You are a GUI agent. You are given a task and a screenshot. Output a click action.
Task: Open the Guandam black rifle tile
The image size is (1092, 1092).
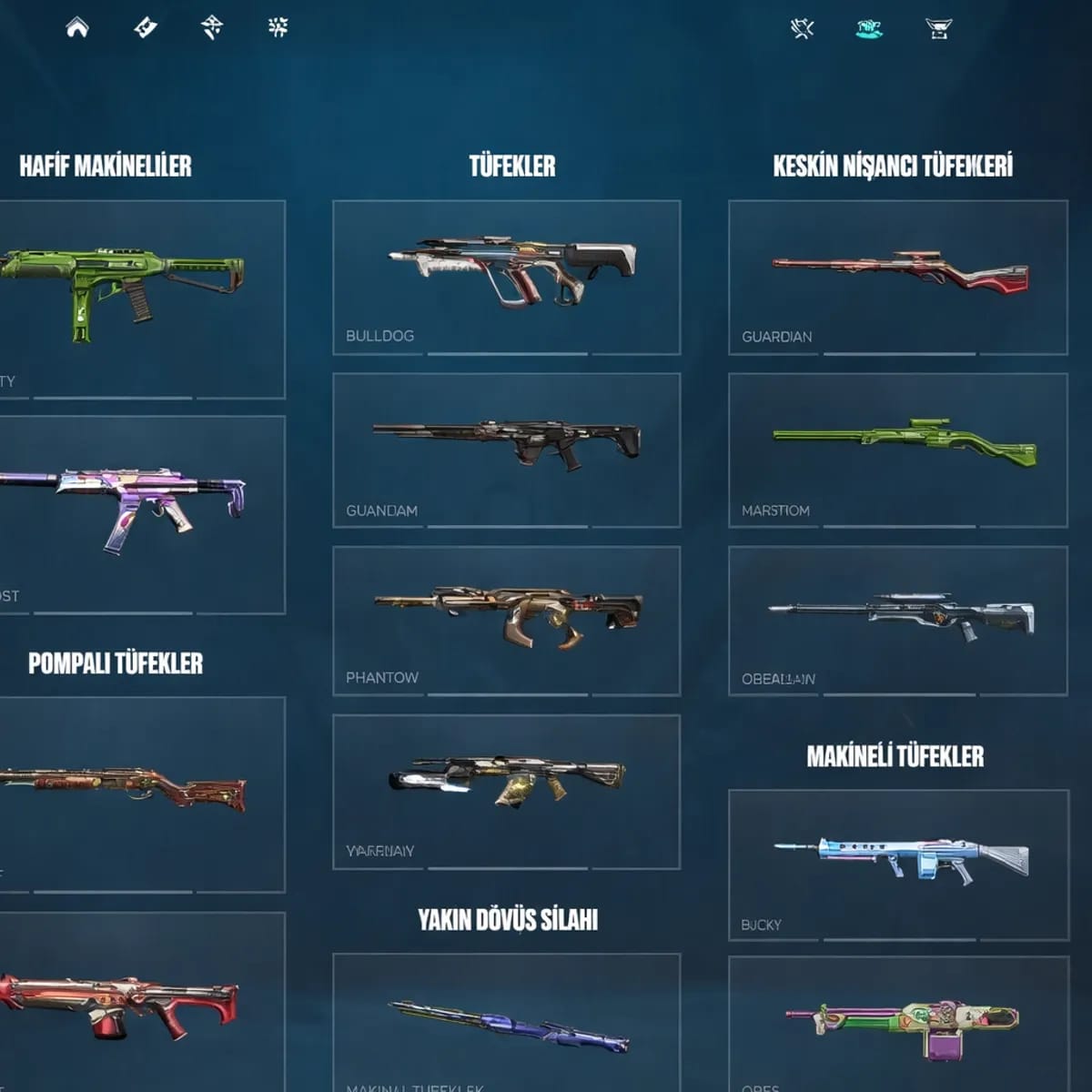506,450
